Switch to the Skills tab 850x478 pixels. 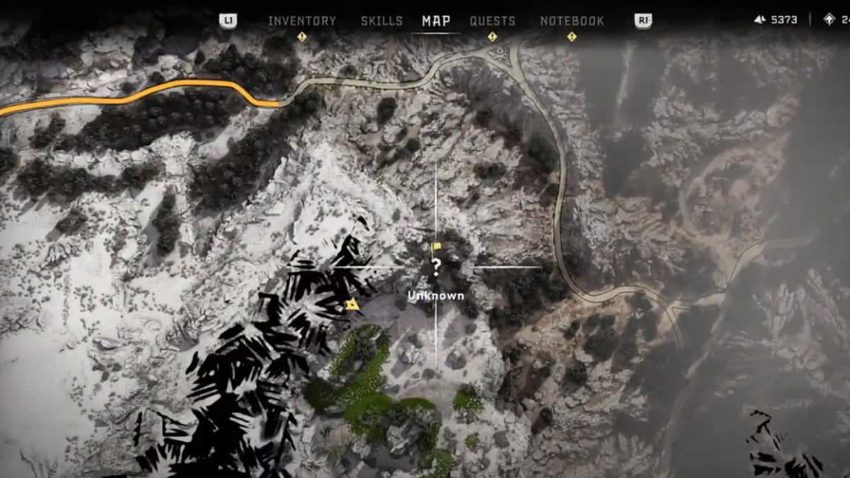(381, 21)
